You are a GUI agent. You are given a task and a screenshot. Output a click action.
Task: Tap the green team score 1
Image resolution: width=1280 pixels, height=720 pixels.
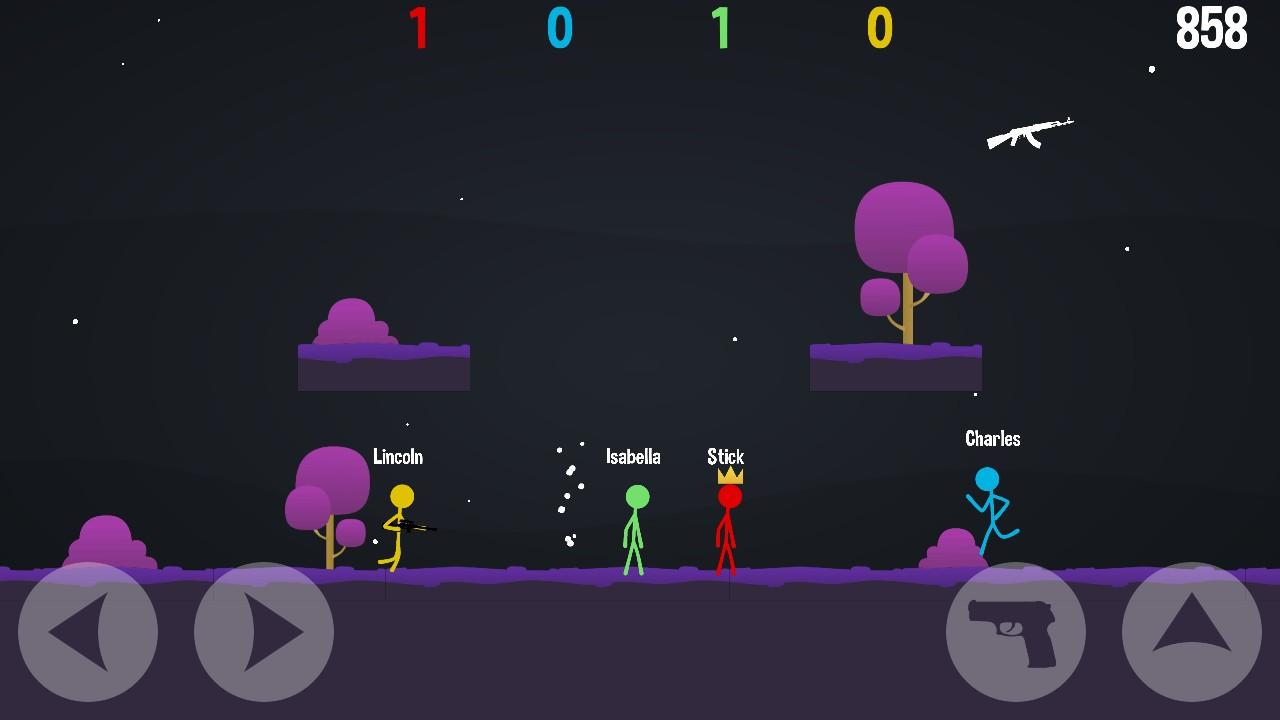[722, 29]
